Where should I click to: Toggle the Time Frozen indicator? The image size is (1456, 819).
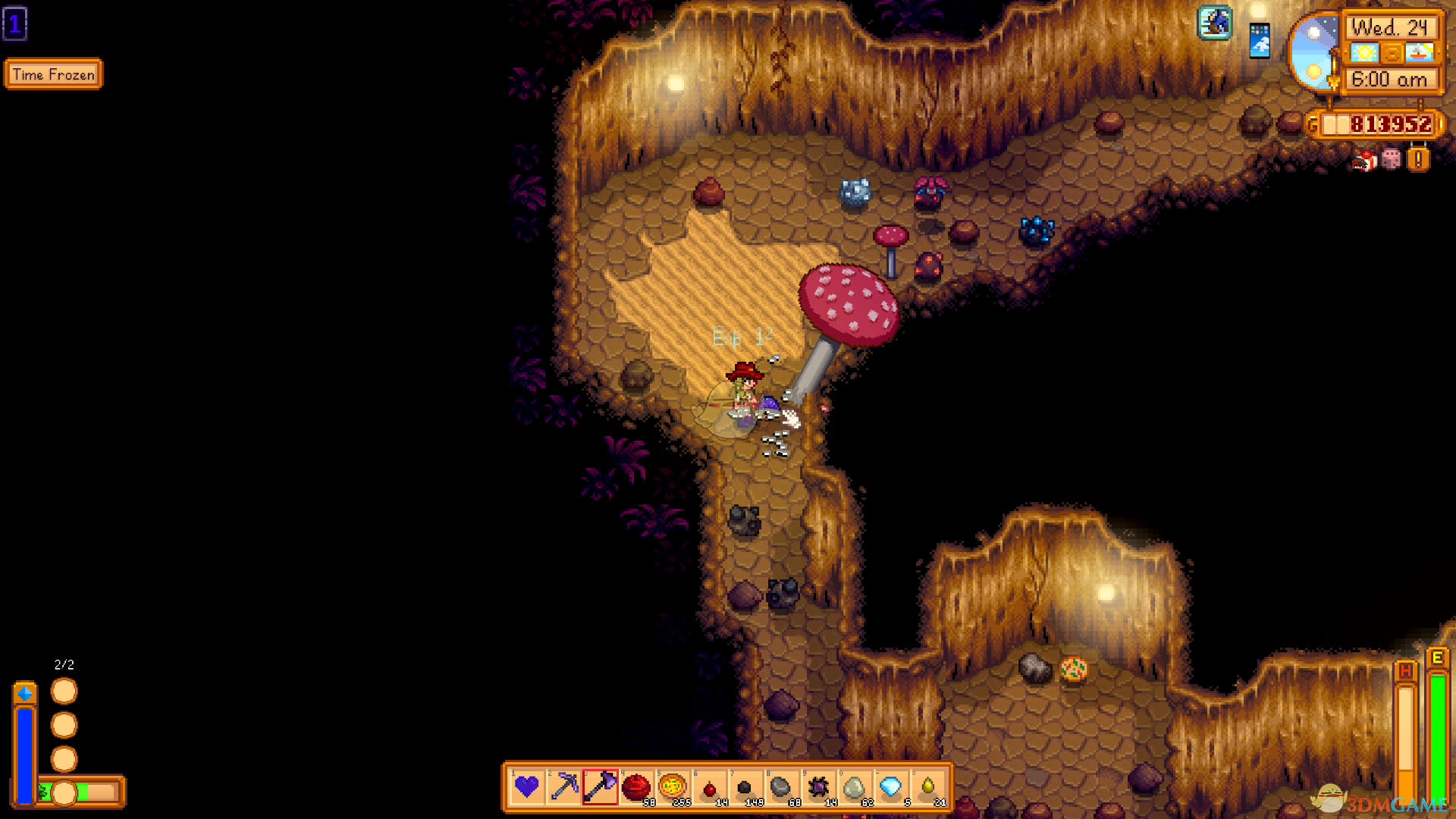[53, 74]
